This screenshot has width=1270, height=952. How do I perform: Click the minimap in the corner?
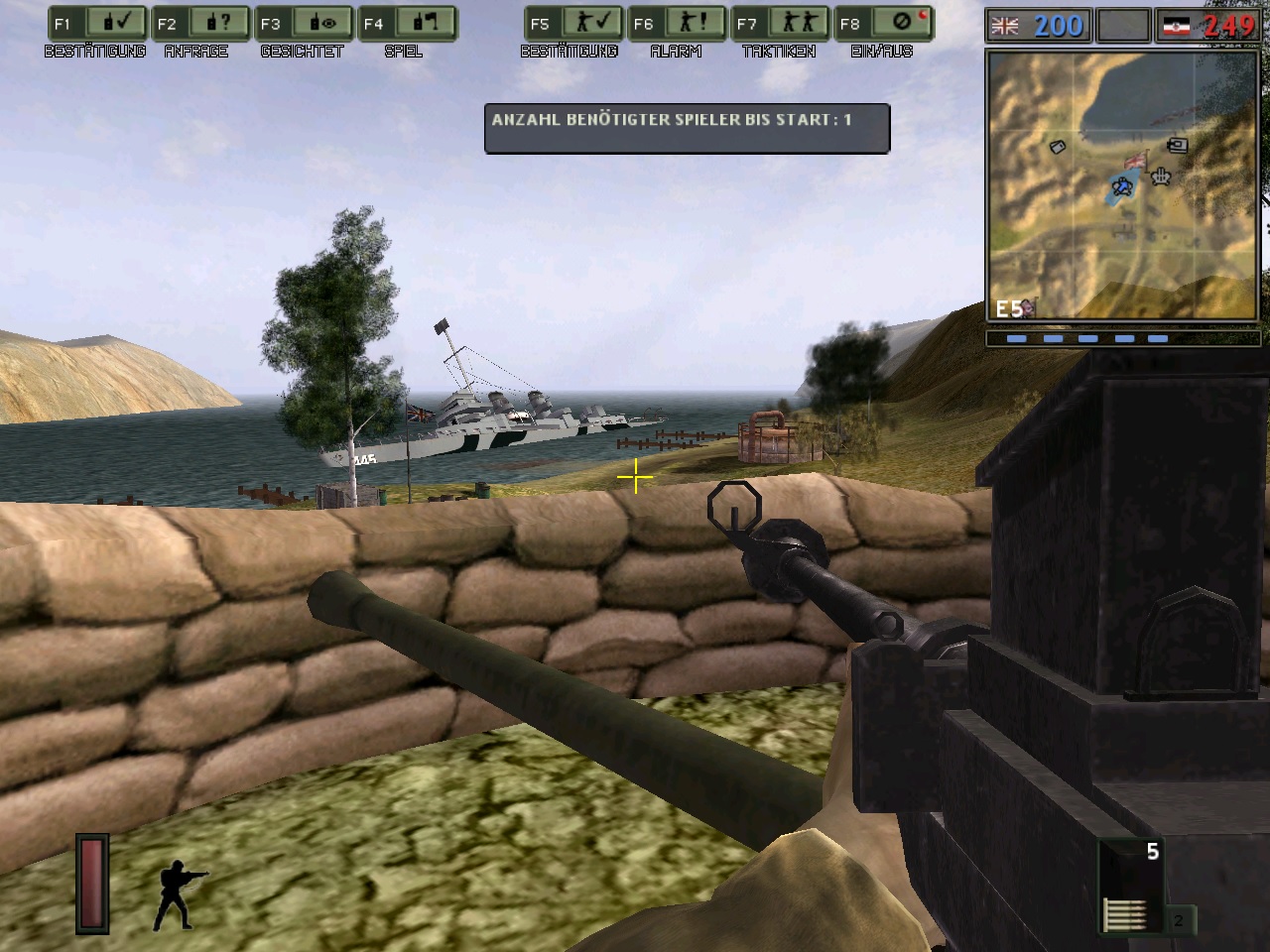(x=1121, y=184)
